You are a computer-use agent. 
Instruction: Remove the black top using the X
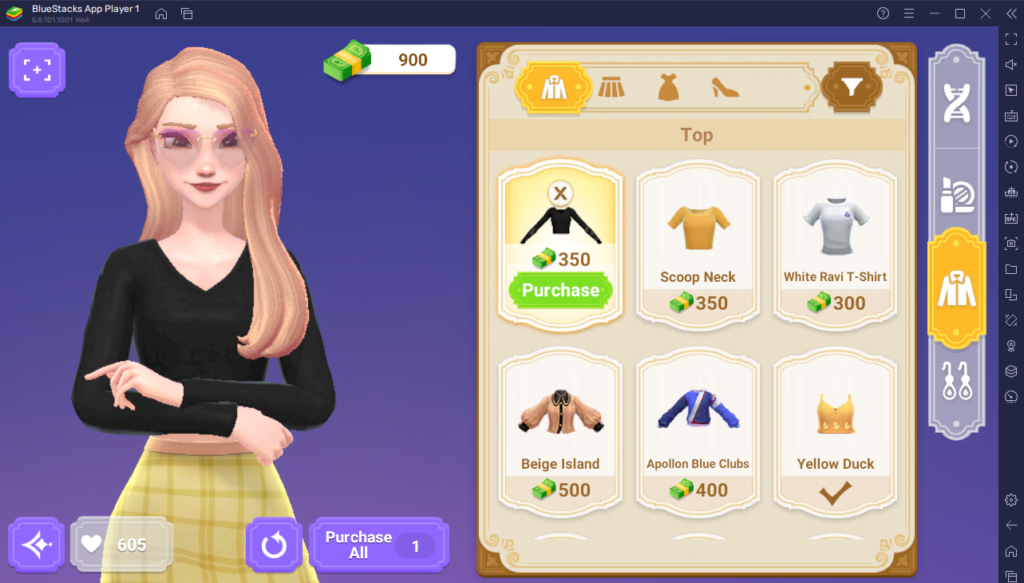pos(560,194)
